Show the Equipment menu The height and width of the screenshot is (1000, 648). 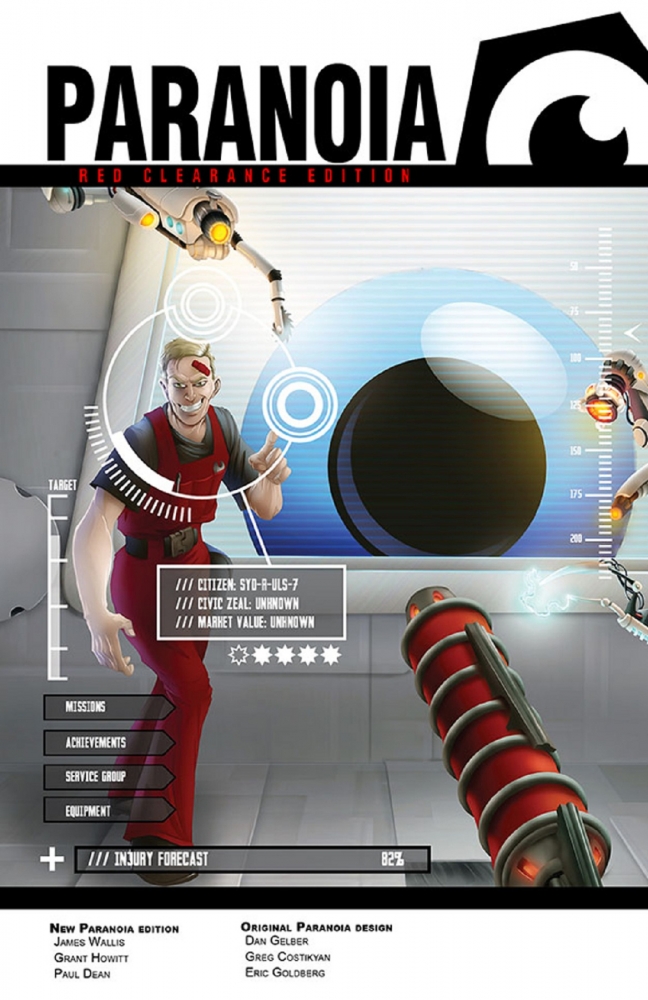pos(107,811)
